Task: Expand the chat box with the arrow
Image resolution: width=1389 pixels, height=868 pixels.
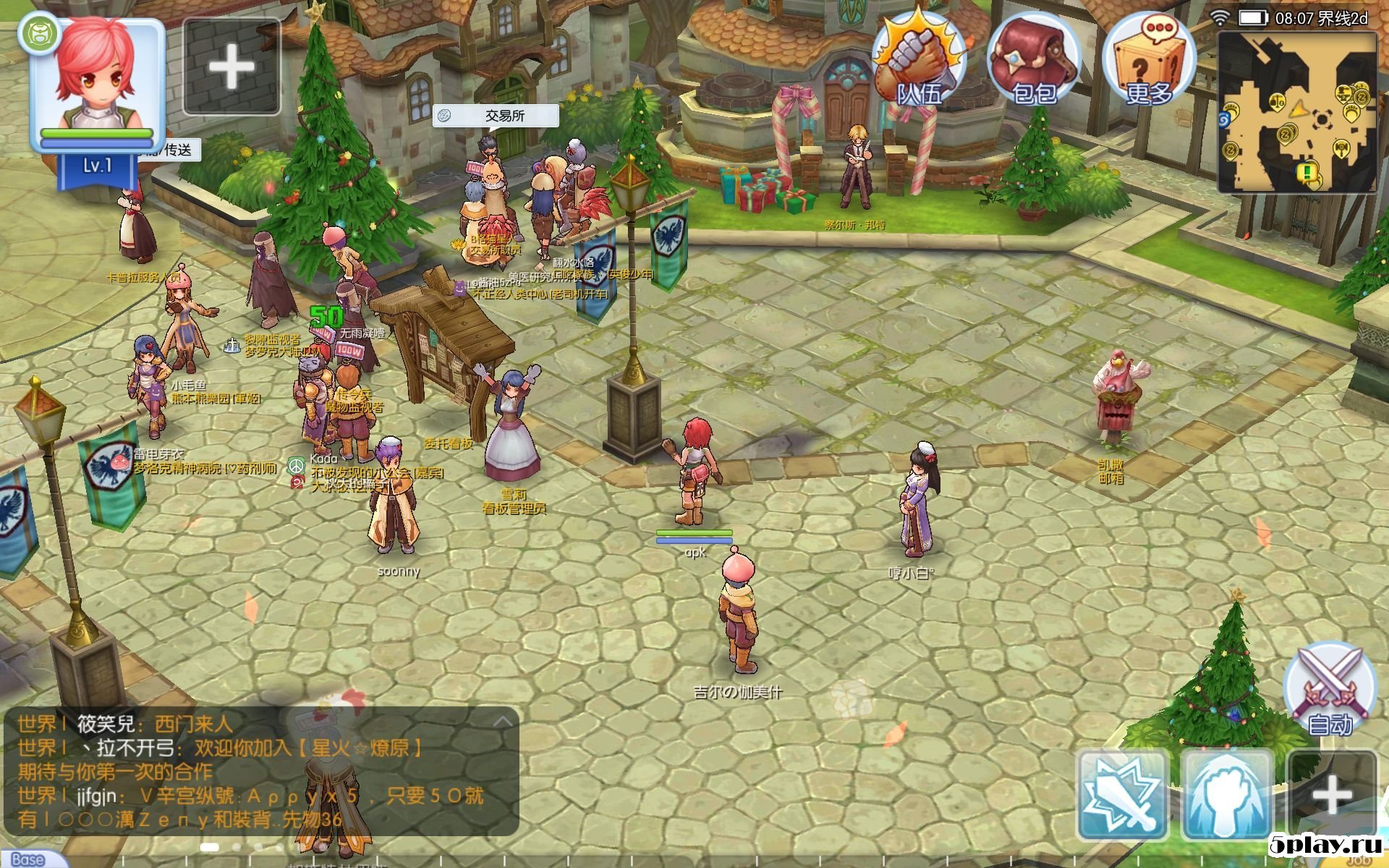Action: point(503,721)
